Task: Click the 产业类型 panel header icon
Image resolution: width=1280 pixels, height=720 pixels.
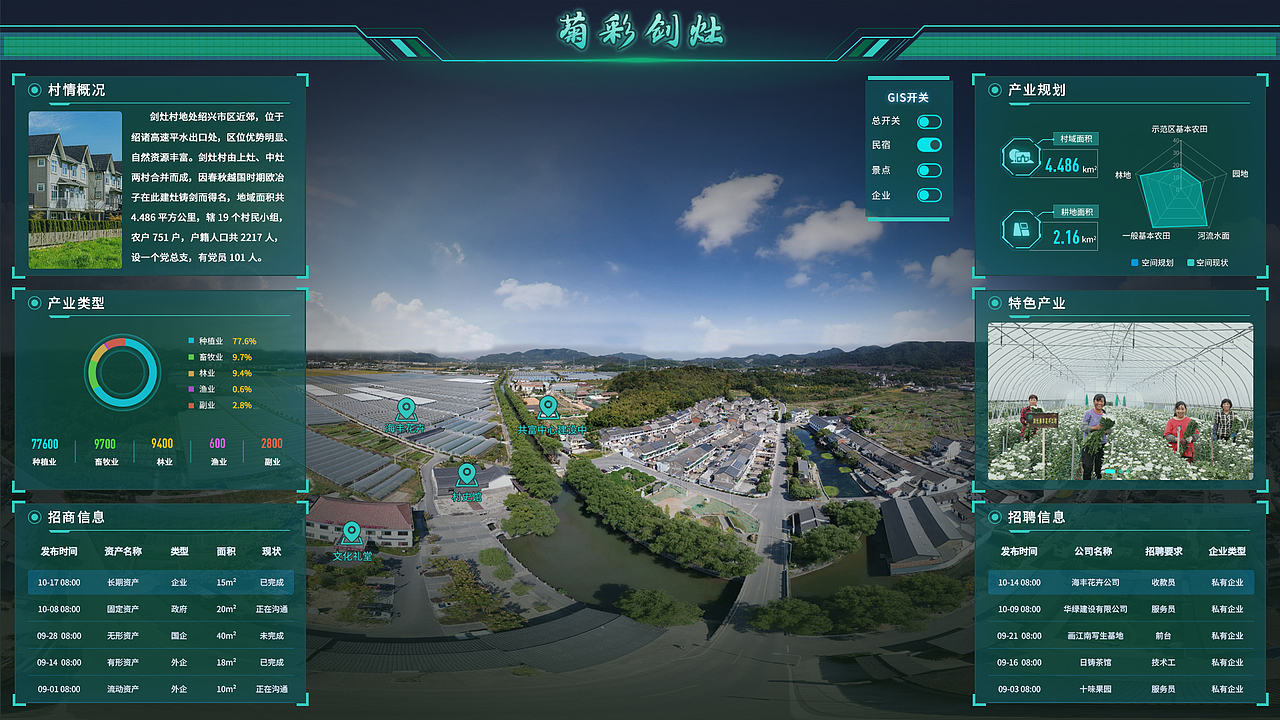Action: pyautogui.click(x=33, y=303)
